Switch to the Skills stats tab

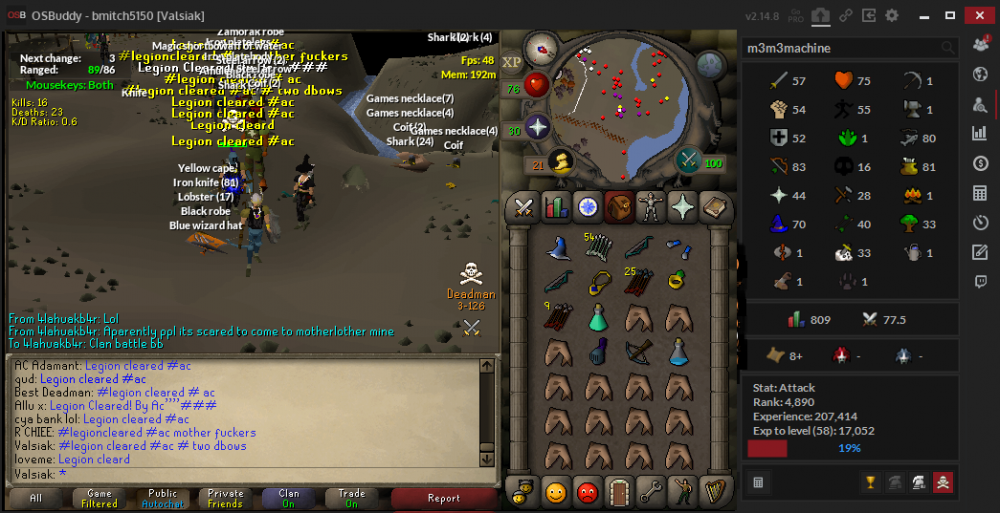pos(555,207)
